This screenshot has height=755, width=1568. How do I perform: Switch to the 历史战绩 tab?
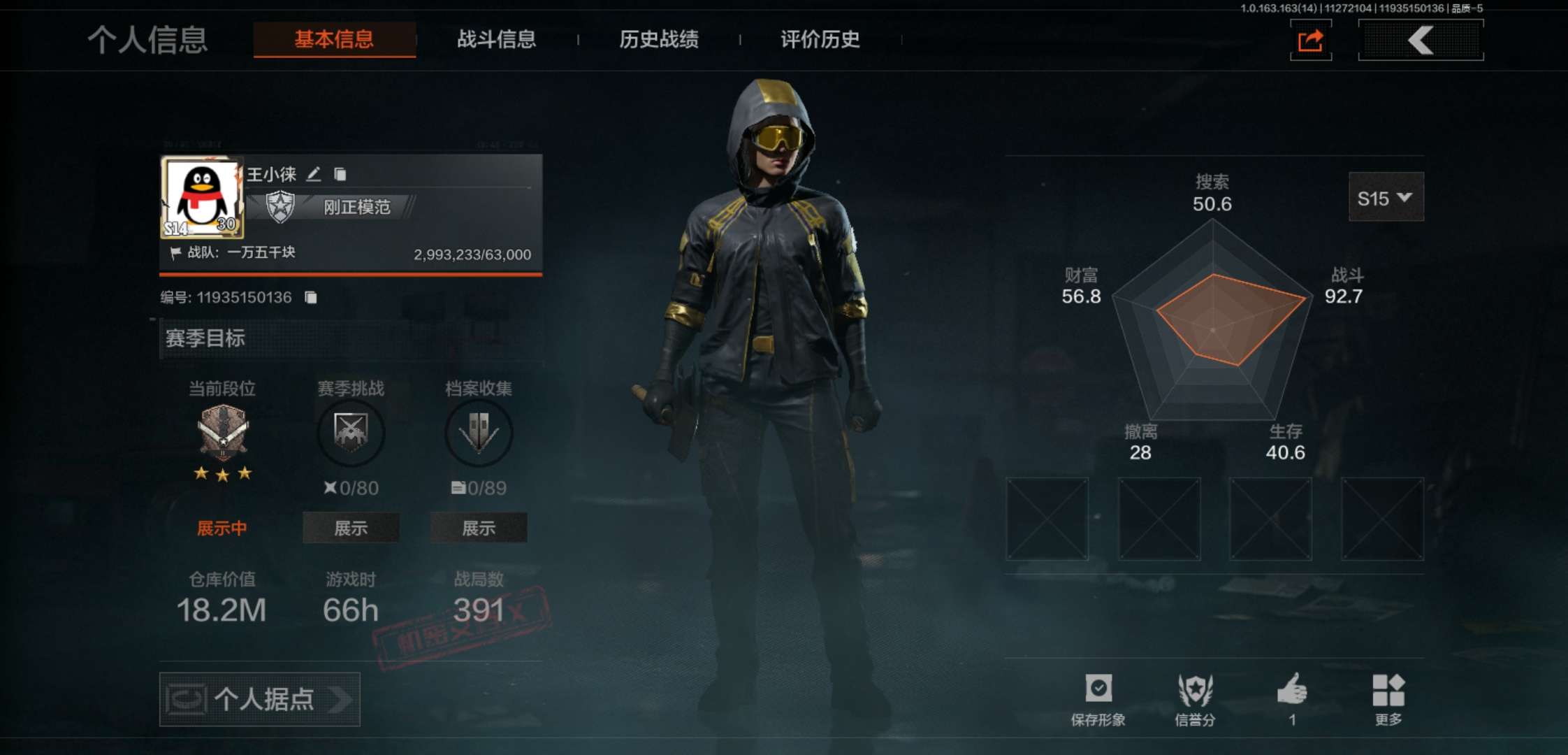659,40
